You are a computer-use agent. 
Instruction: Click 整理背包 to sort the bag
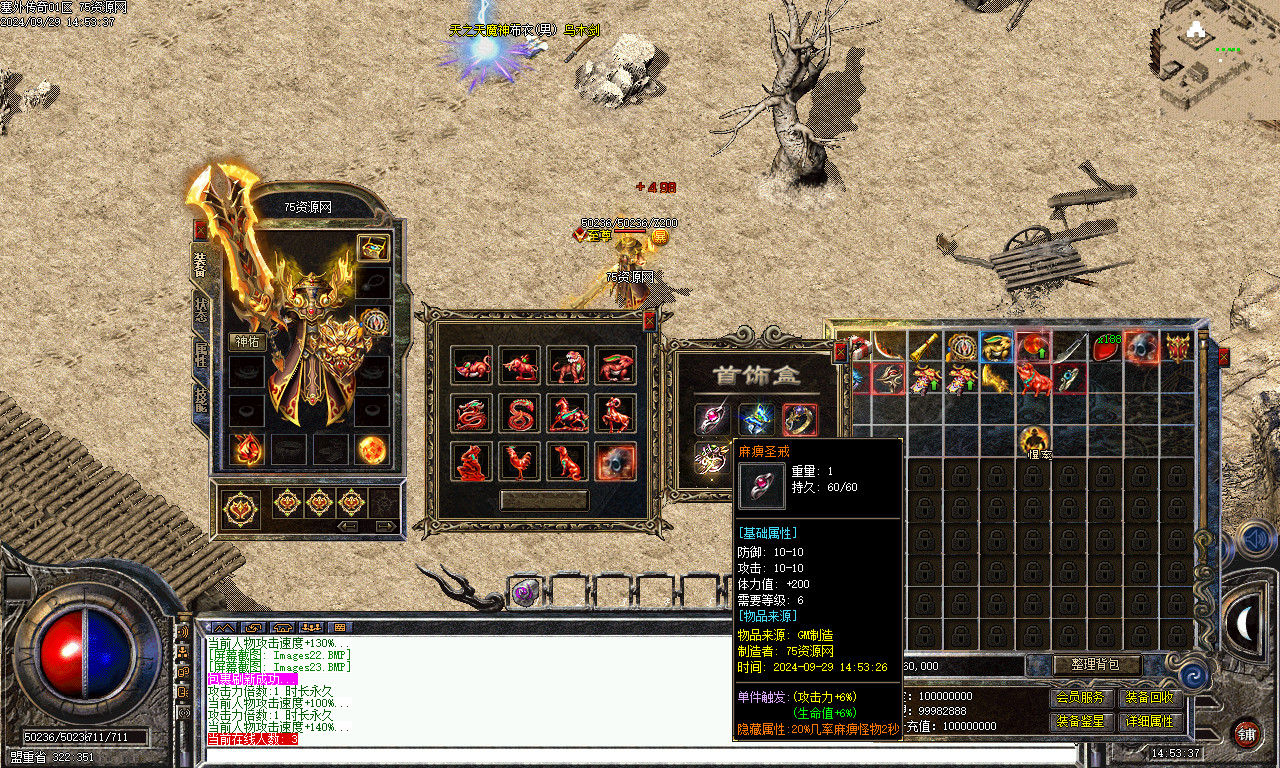(1097, 665)
